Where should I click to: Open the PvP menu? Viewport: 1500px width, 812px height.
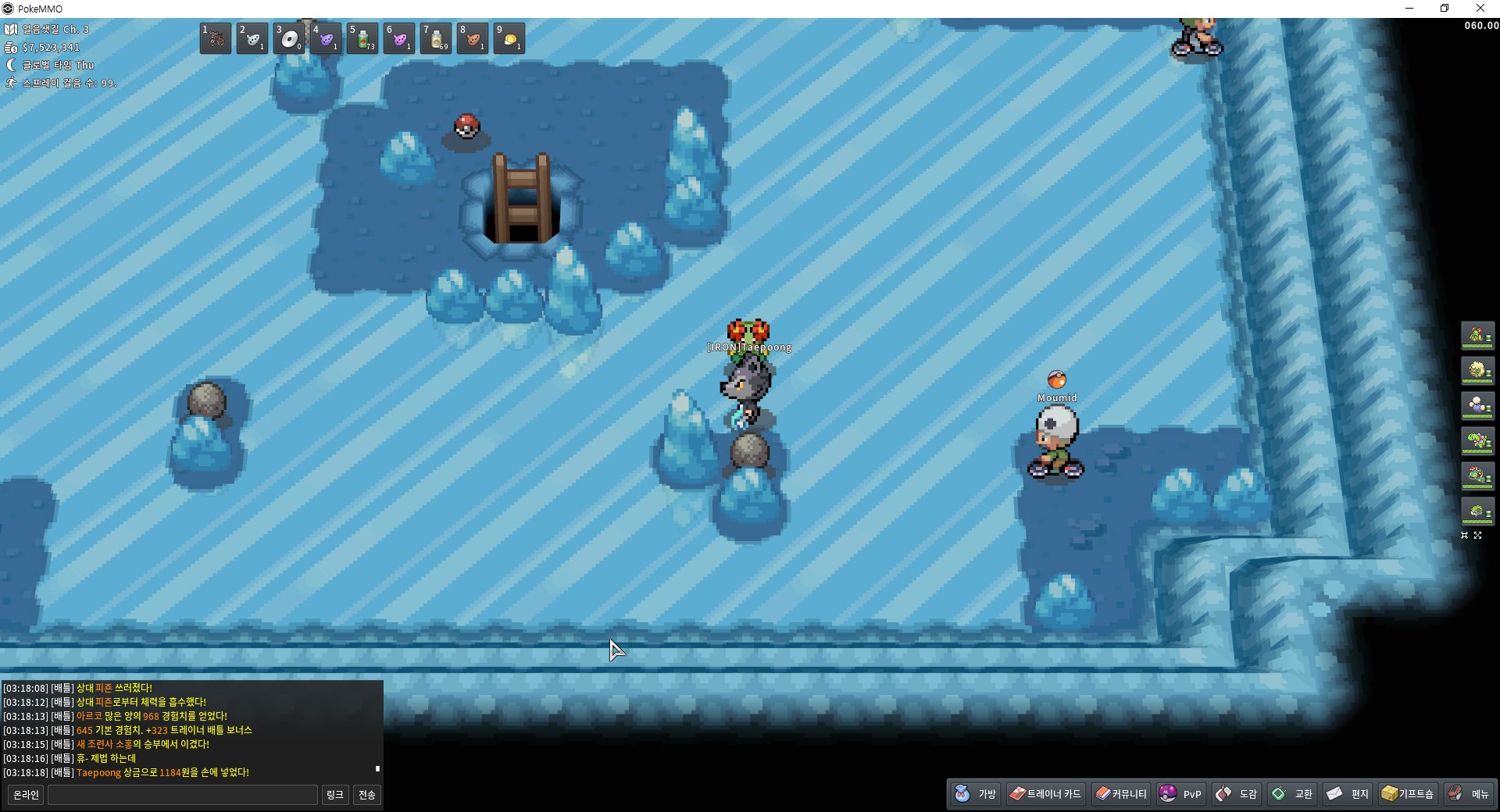1180,794
